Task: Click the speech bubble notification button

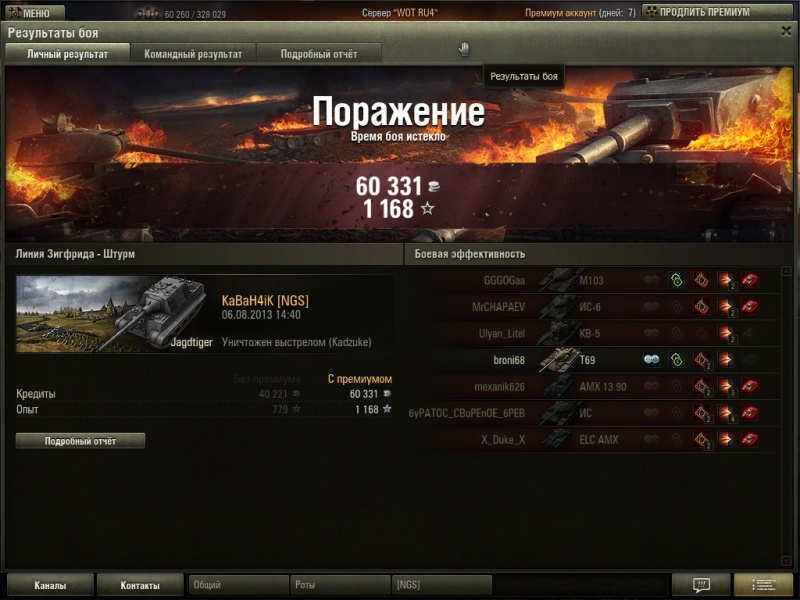Action: click(x=700, y=585)
